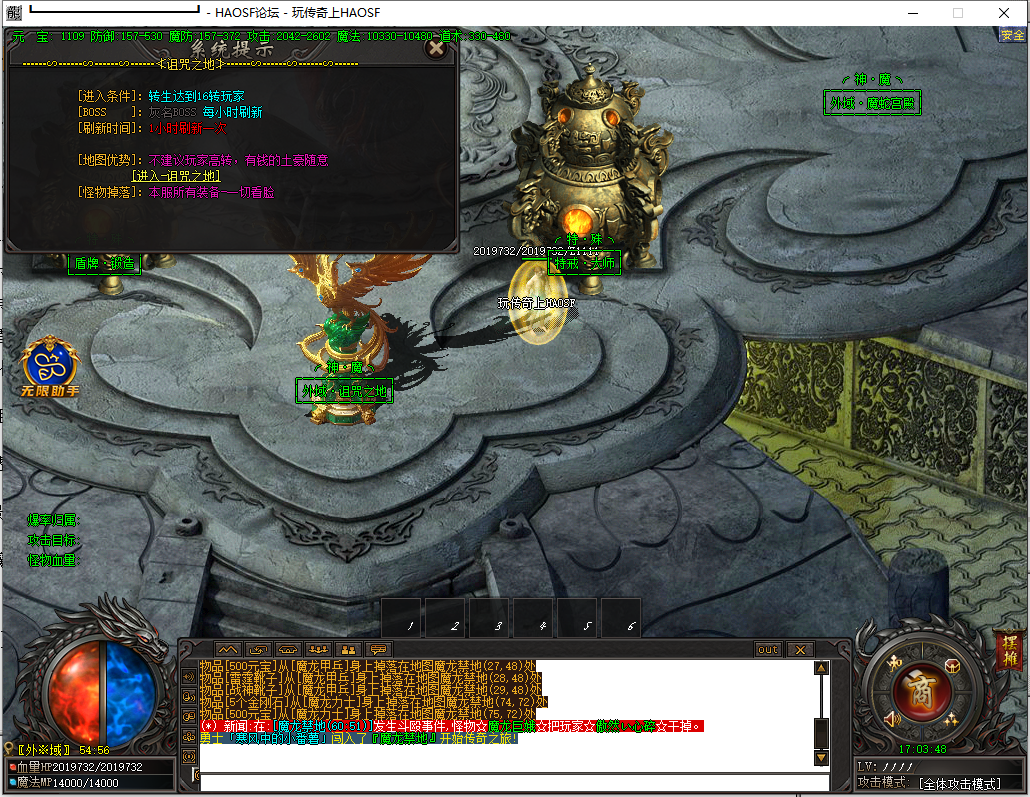
Task: Click the sparkle stars icon
Action: (951, 719)
